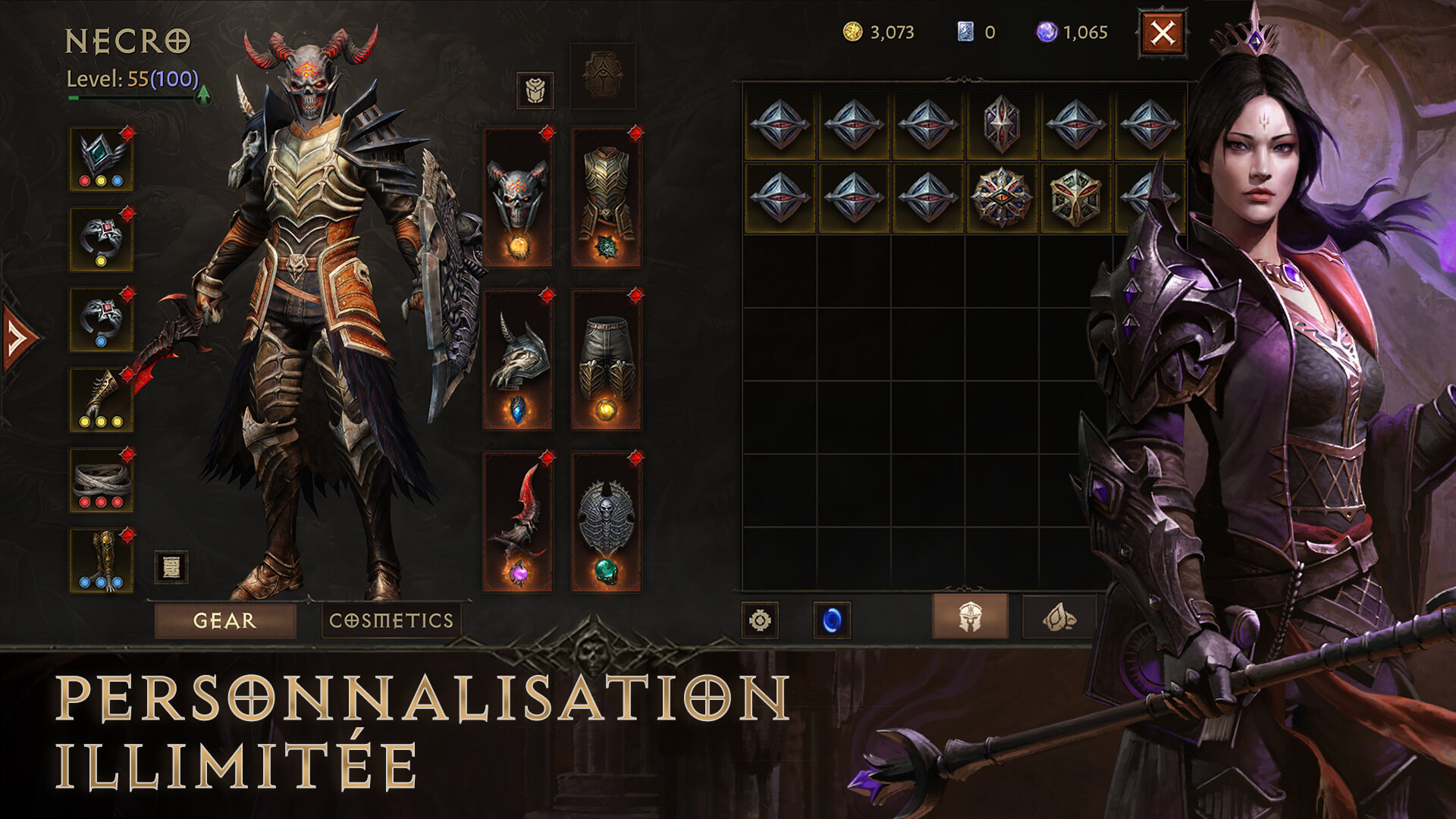Expand the side panel with the arrow
The height and width of the screenshot is (819, 1456).
pos(18,337)
